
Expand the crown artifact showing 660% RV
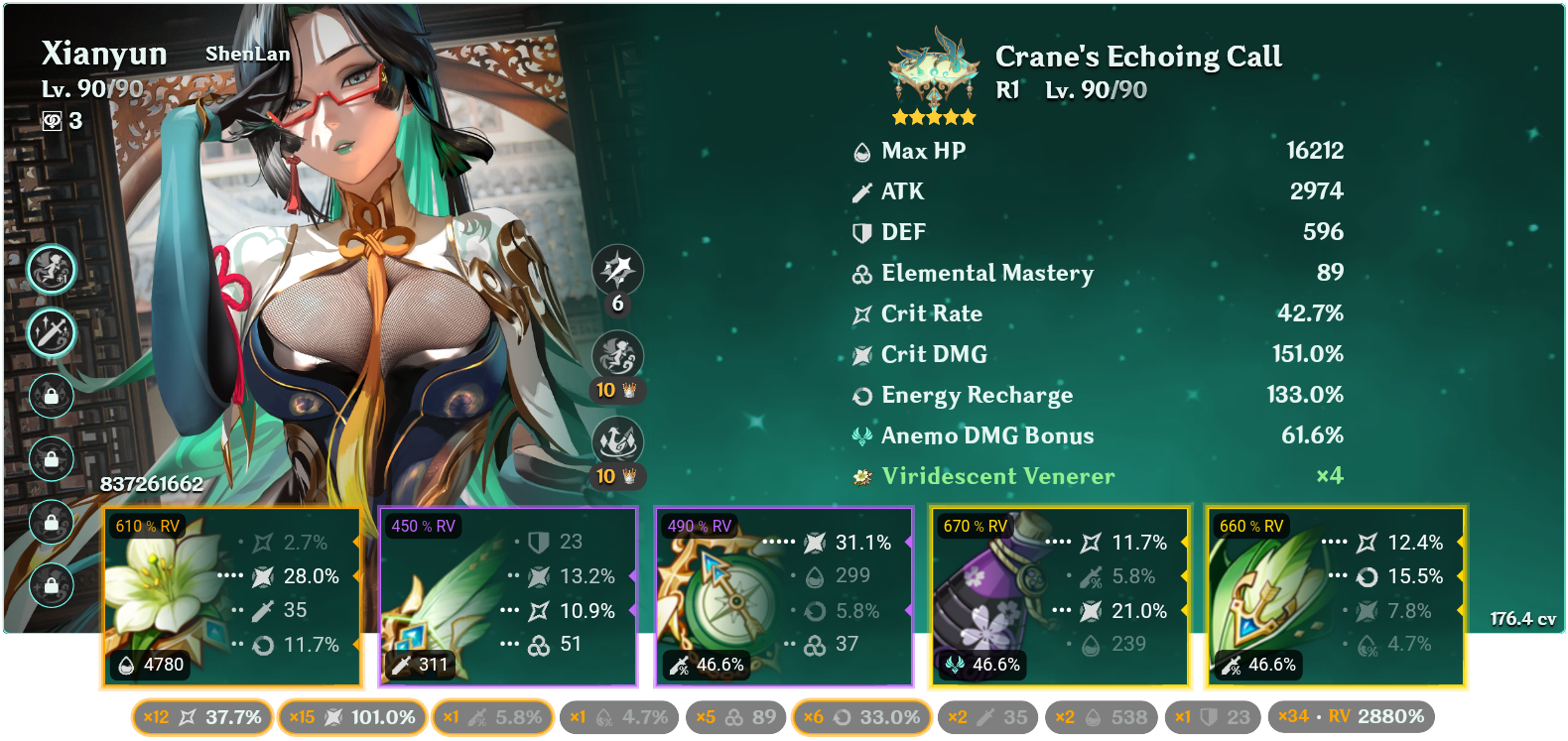(x=1335, y=595)
